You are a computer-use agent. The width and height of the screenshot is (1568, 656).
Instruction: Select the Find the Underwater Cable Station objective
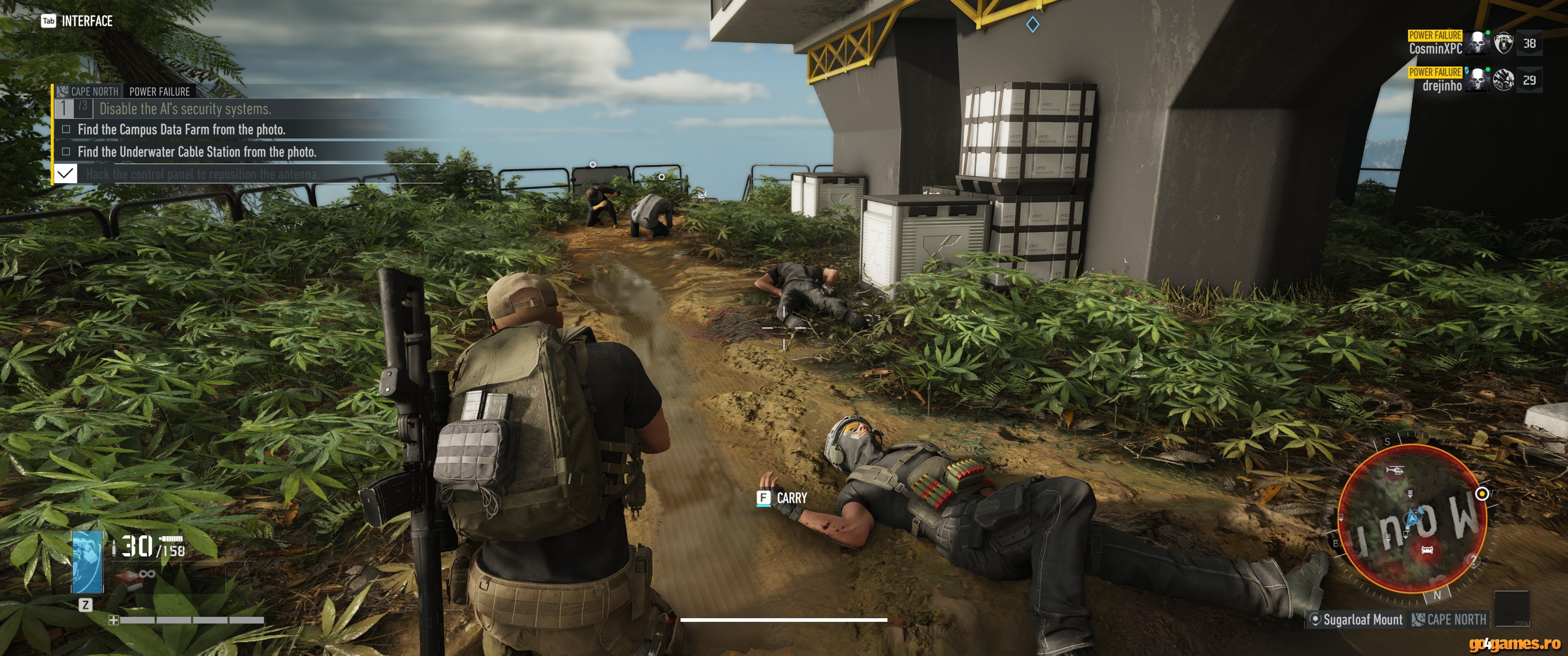point(196,152)
